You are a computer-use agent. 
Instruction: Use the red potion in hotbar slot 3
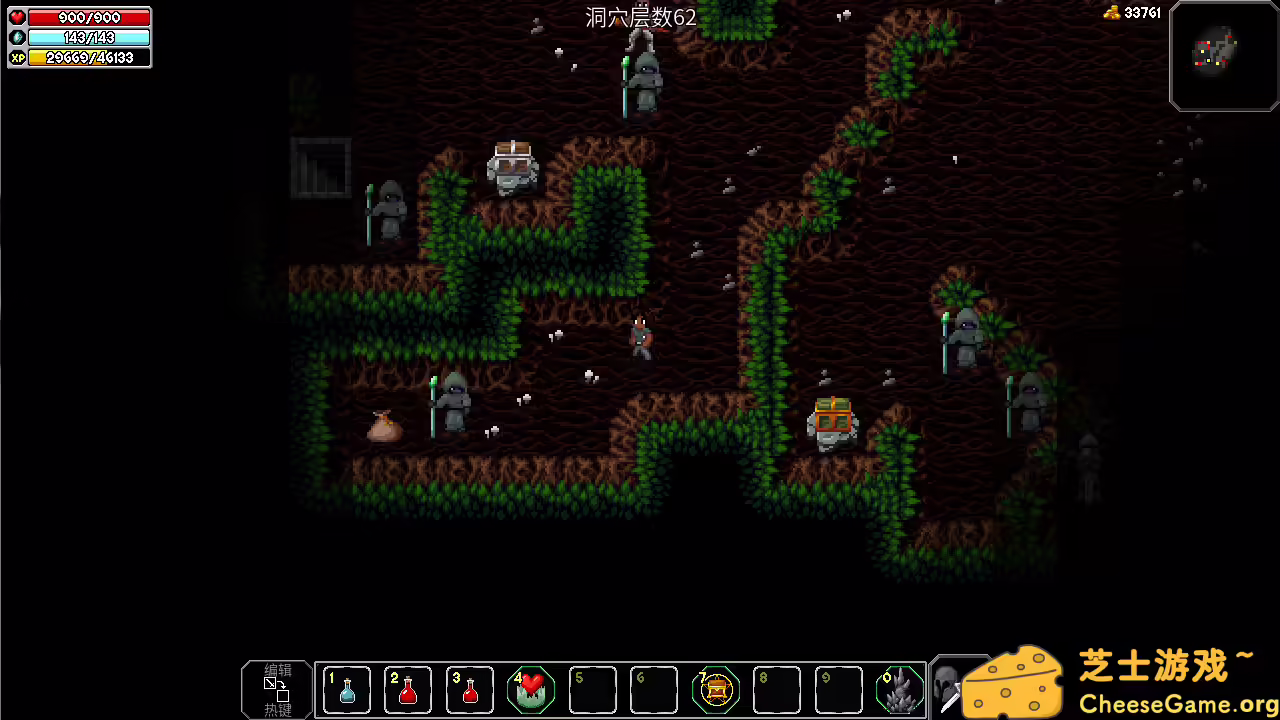click(x=469, y=690)
